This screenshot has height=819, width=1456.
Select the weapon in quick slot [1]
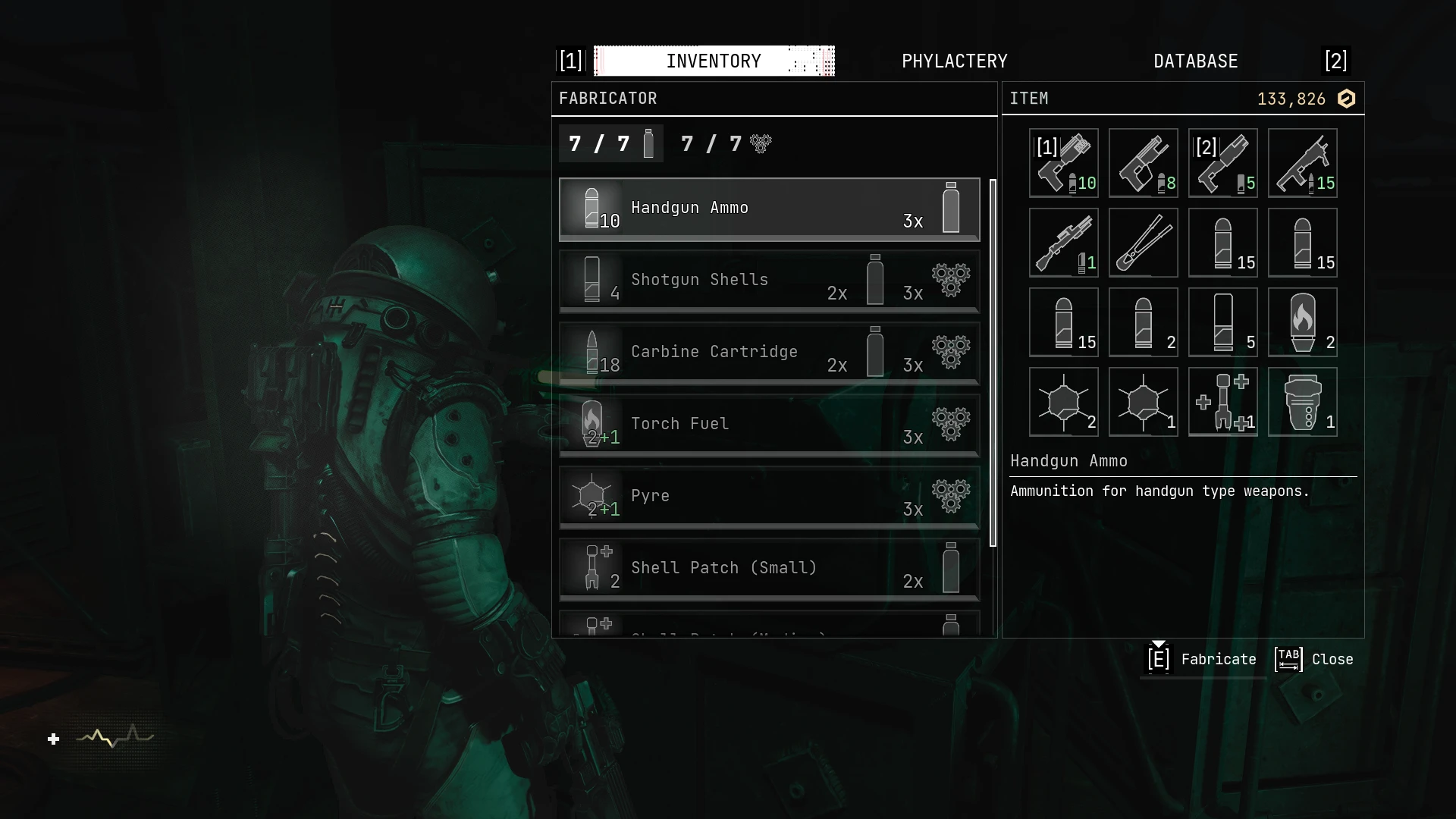[x=1063, y=163]
